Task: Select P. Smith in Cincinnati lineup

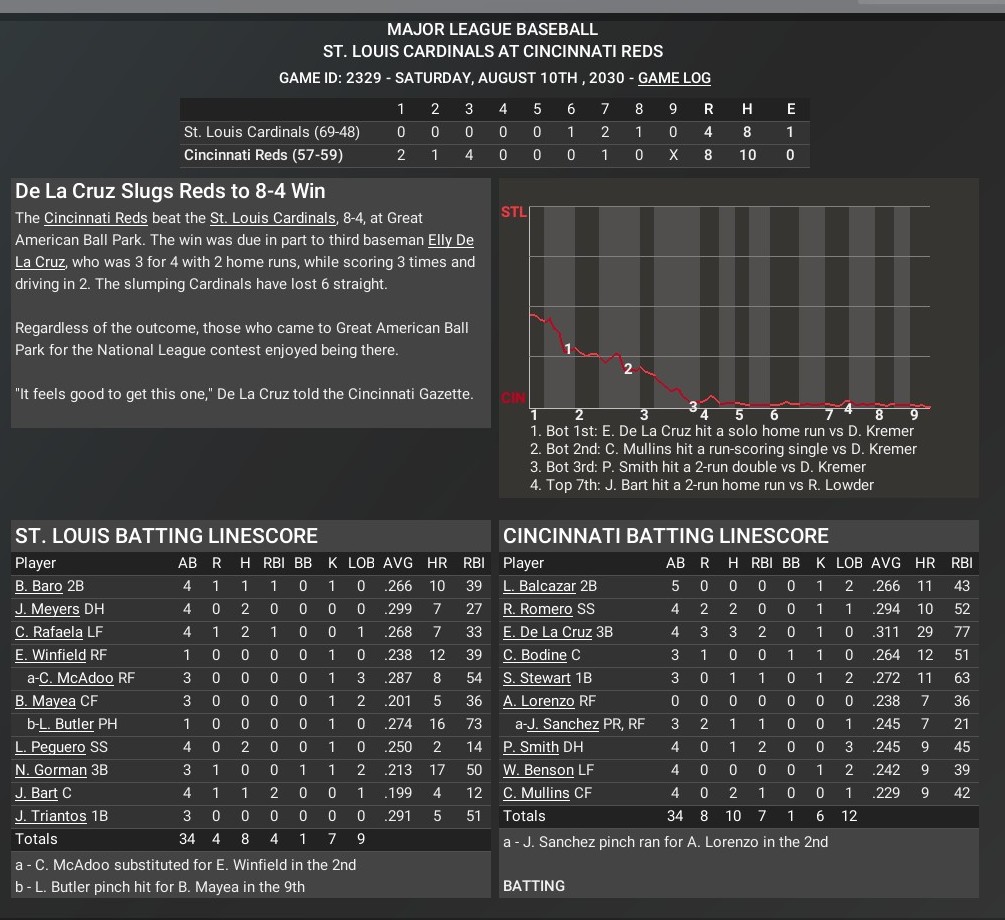Action: coord(531,747)
